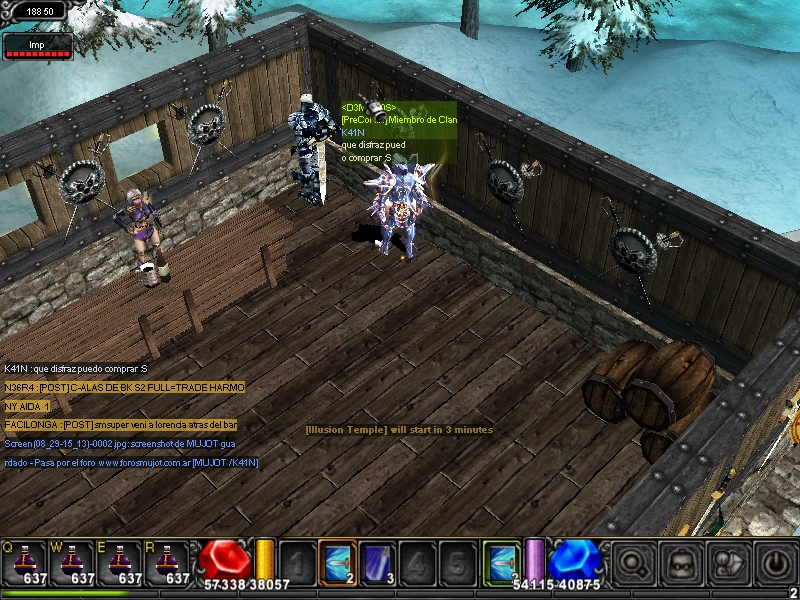
Task: Open the character info button
Action: pos(681,562)
